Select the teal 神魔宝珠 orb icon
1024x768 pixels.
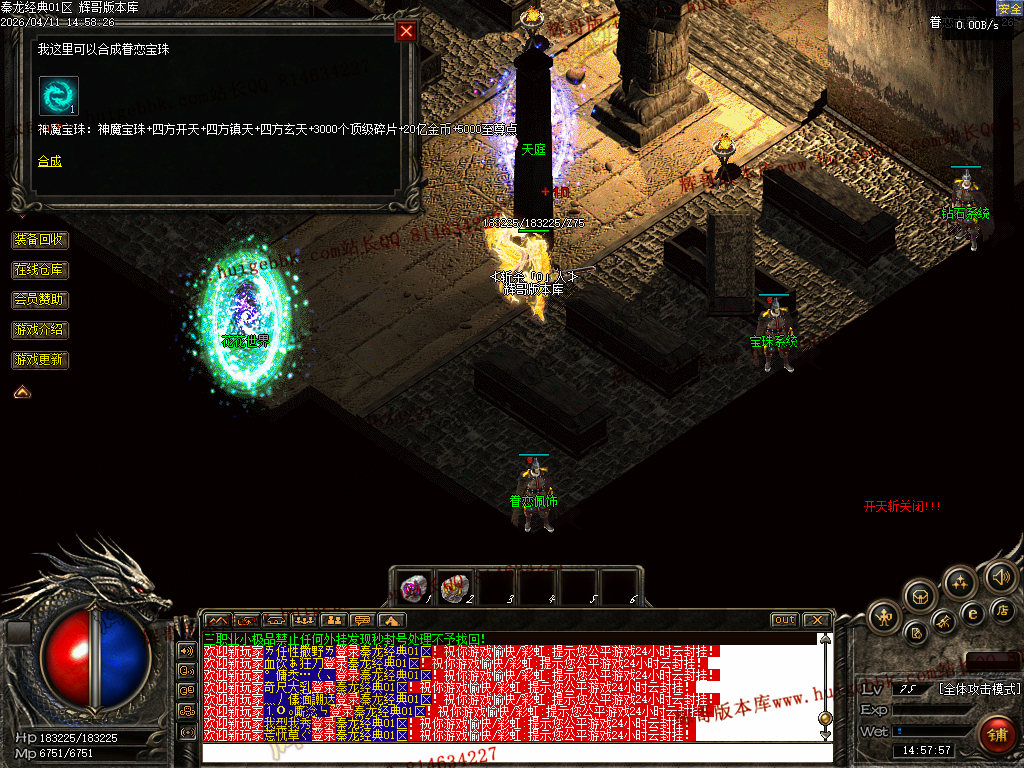tap(58, 95)
